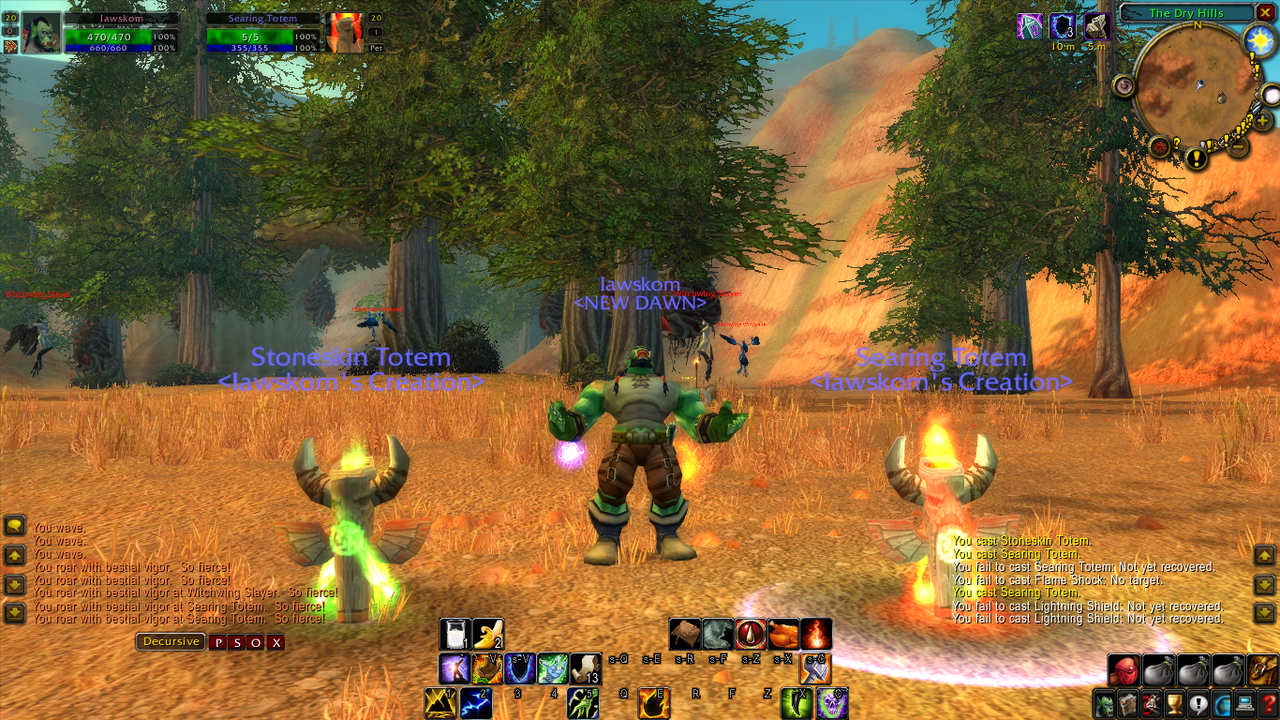Activate the green skull ability on key C

coord(832,704)
